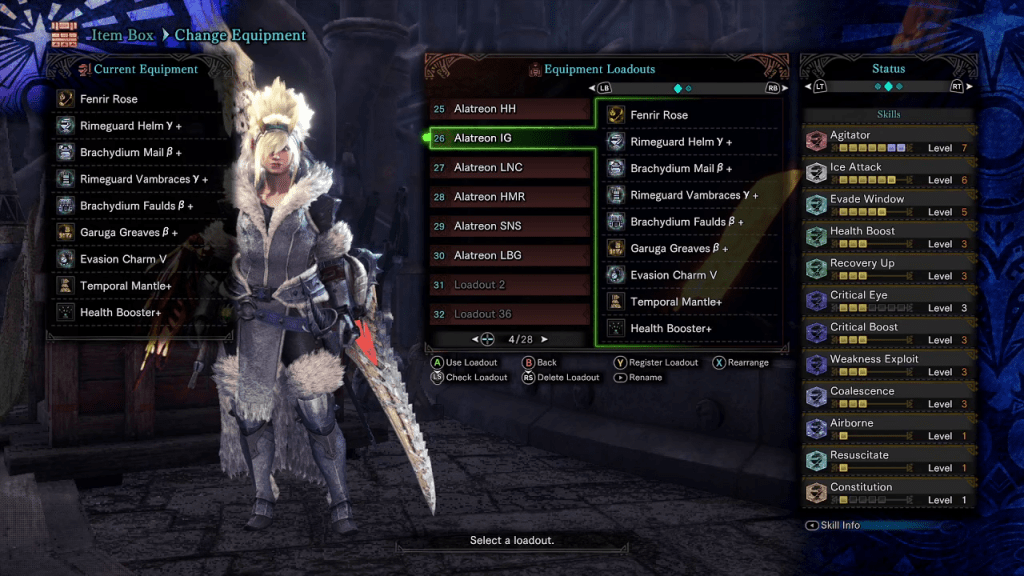1024x576 pixels.
Task: Go to the next loadout page arrow
Action: click(545, 340)
